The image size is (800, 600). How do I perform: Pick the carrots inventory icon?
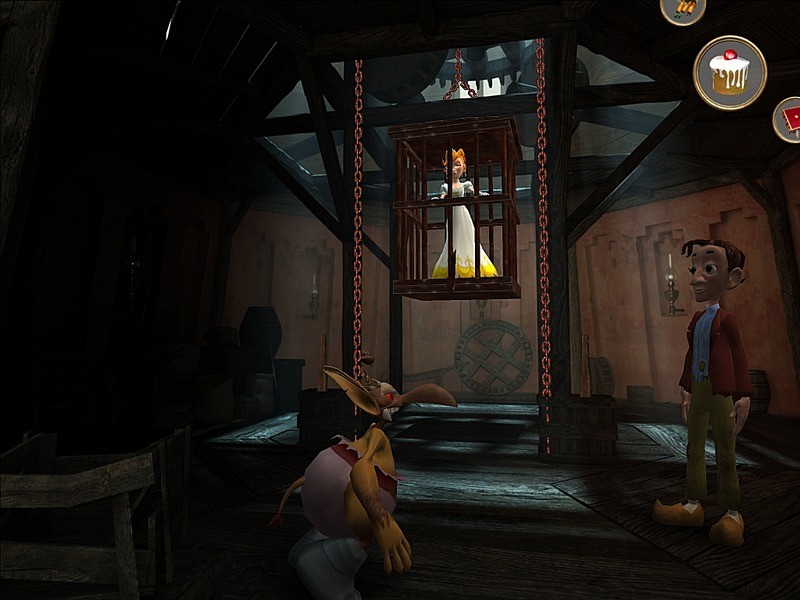pyautogui.click(x=684, y=8)
